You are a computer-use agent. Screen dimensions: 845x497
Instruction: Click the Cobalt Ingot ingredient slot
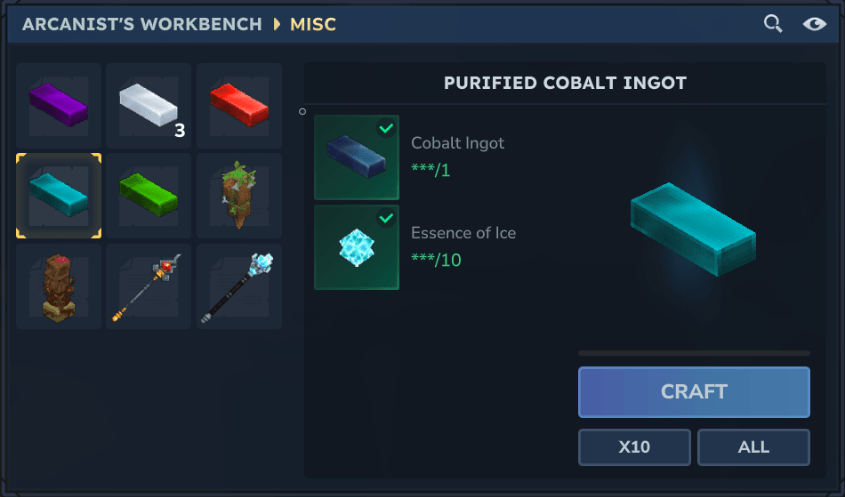[356, 157]
